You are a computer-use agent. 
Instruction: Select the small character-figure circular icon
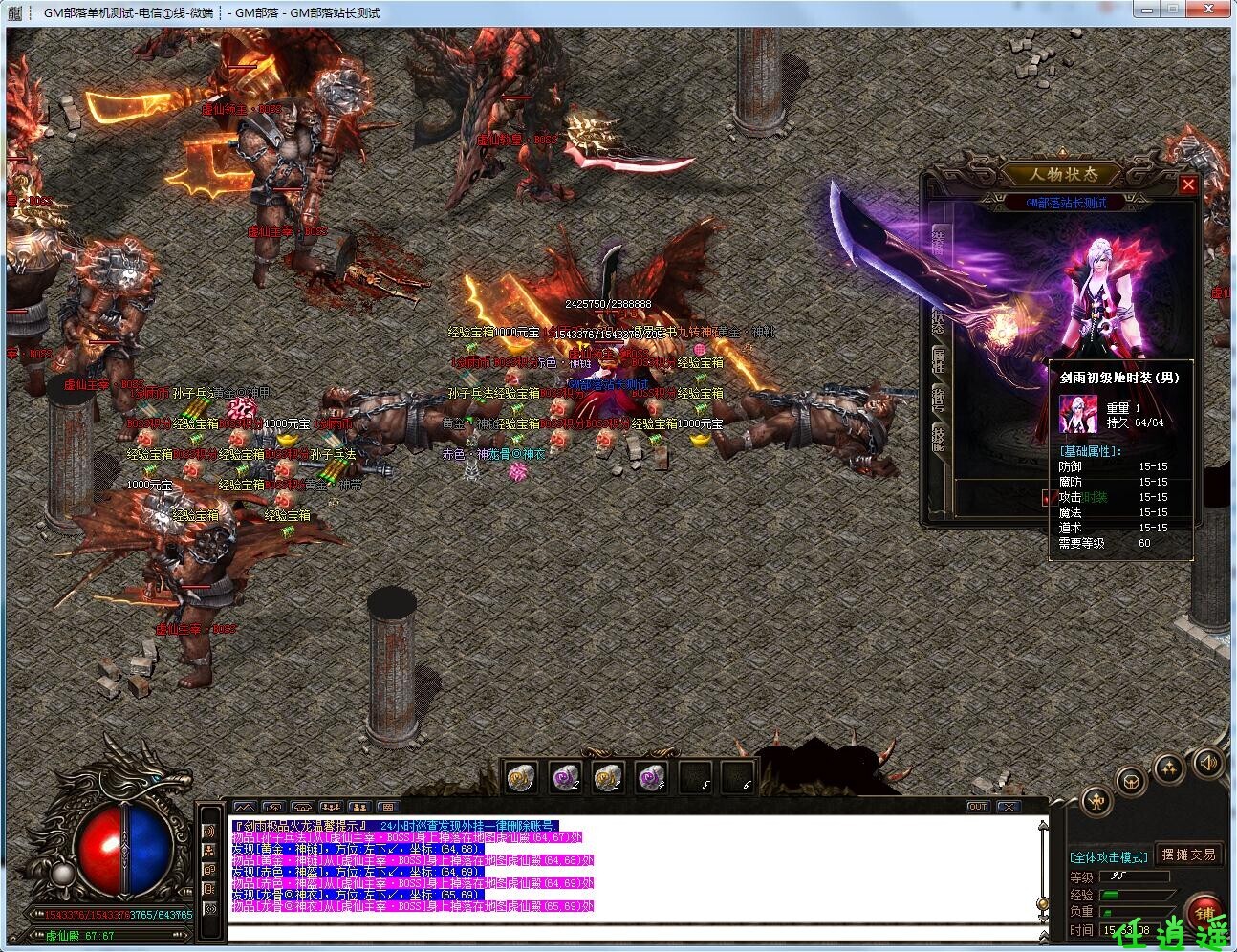[x=1097, y=802]
